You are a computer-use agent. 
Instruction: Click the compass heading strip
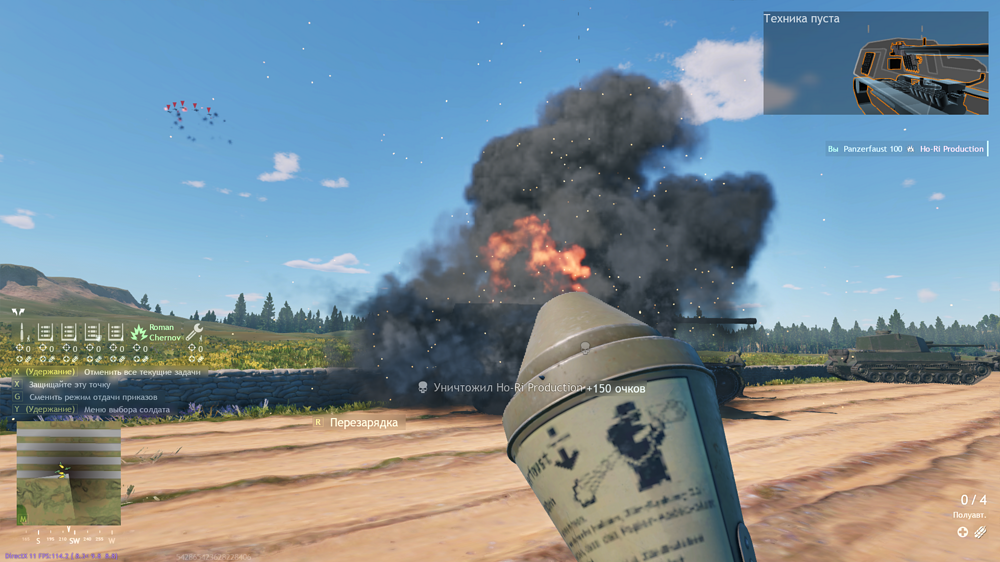[x=68, y=539]
